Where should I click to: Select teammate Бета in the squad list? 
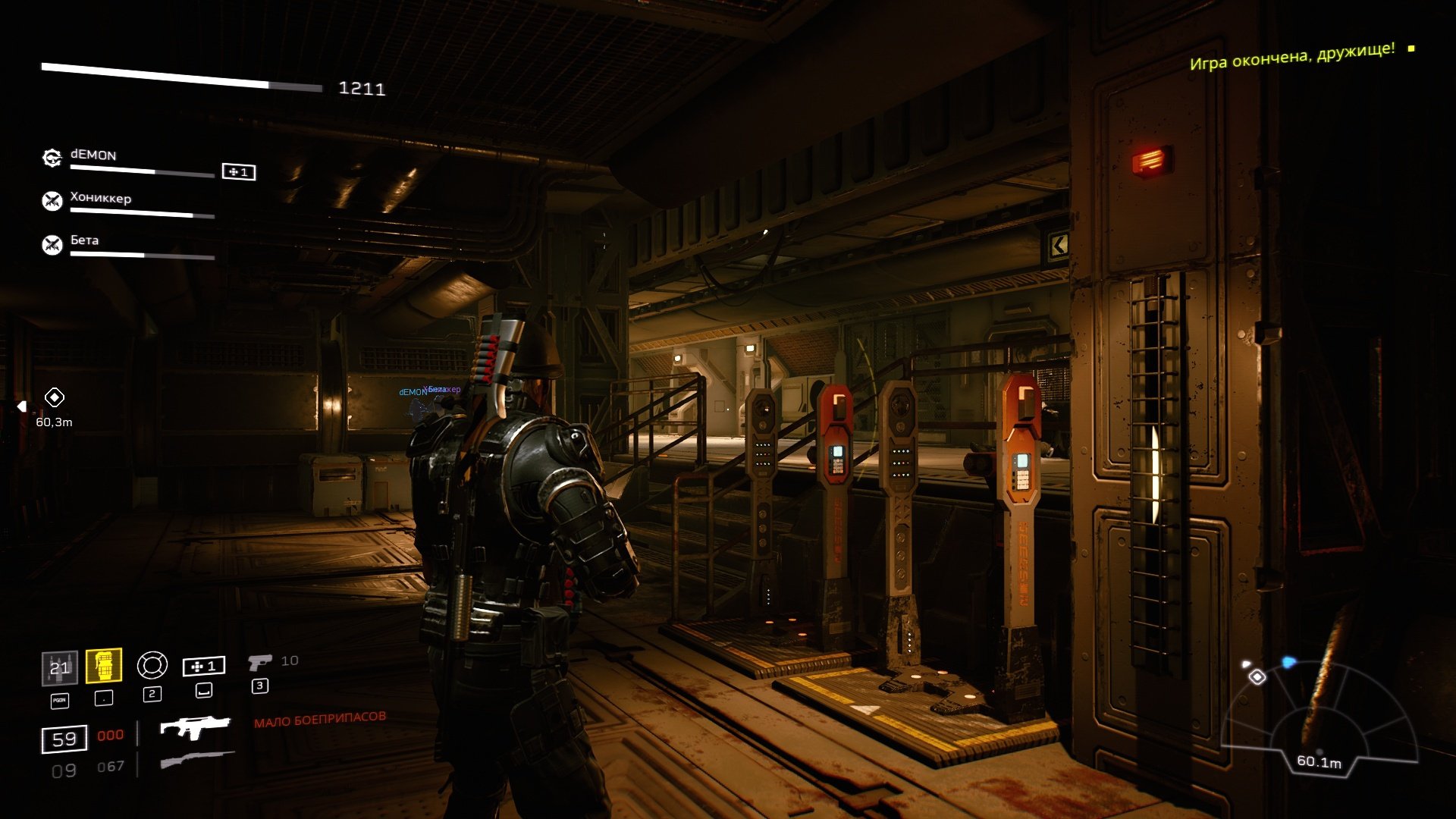84,240
